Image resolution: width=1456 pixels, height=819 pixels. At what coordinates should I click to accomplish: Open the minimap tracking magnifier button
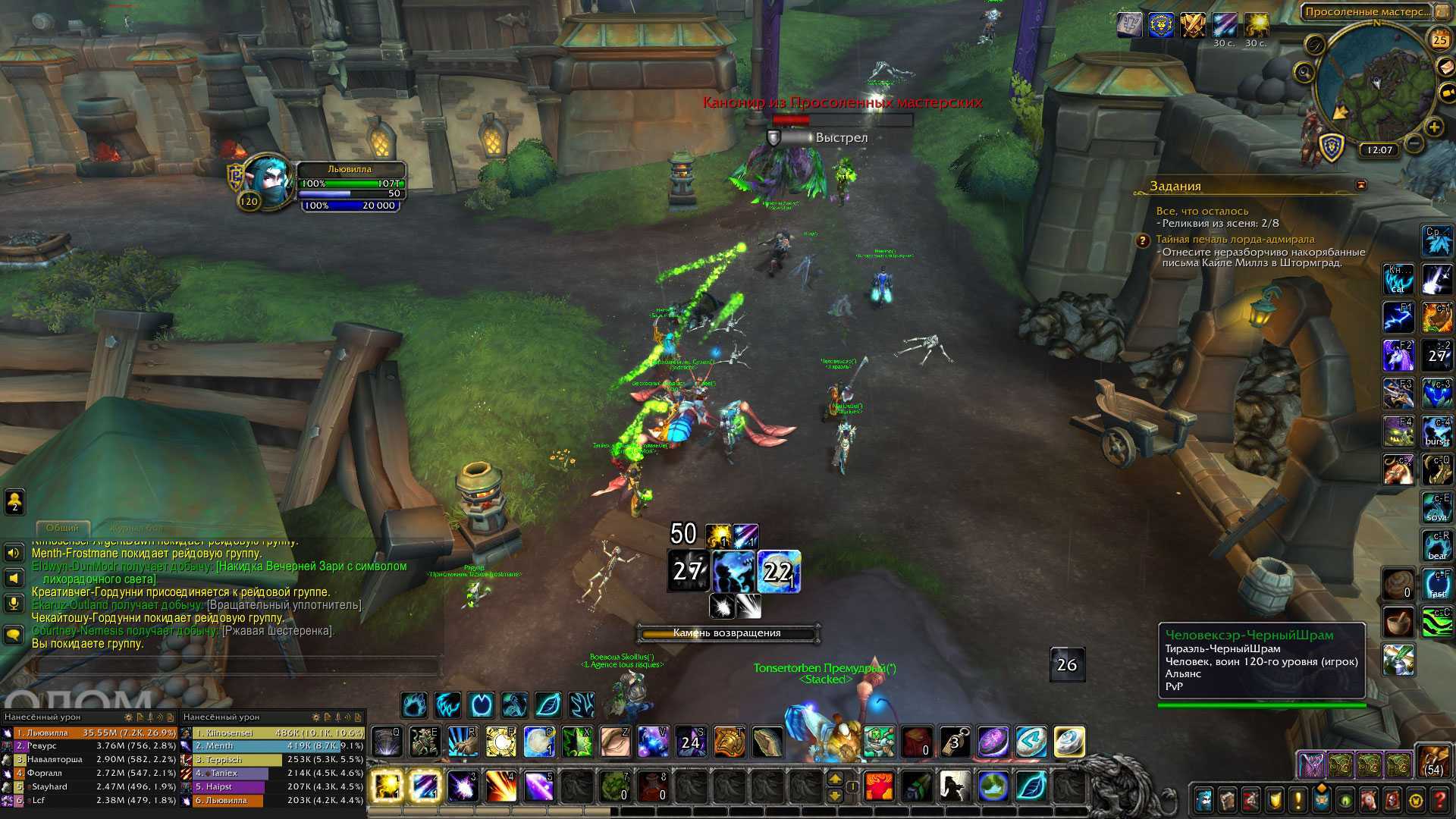pos(1304,73)
